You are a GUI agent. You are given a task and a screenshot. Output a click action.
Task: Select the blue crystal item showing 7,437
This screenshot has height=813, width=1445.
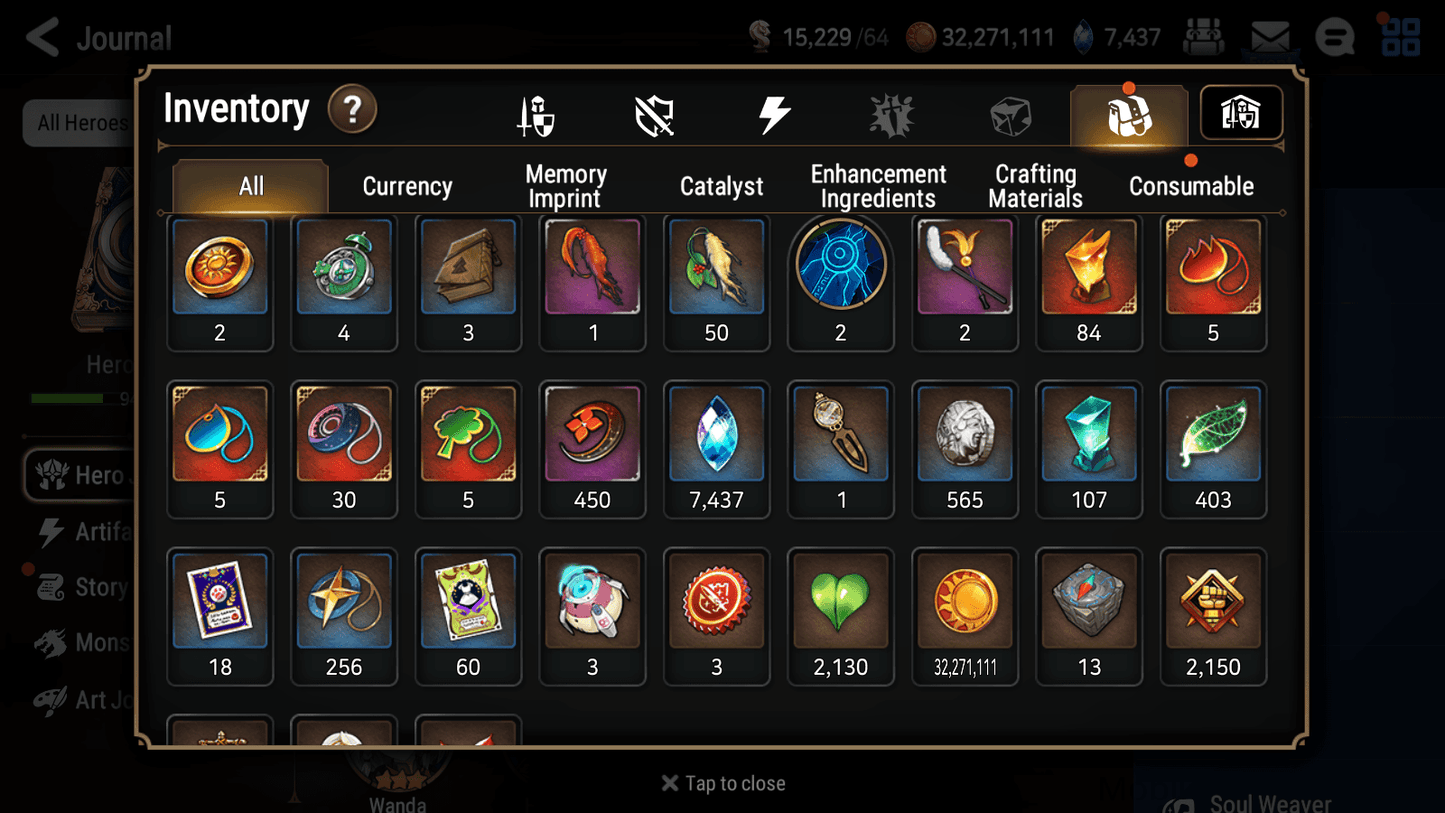pyautogui.click(x=716, y=432)
